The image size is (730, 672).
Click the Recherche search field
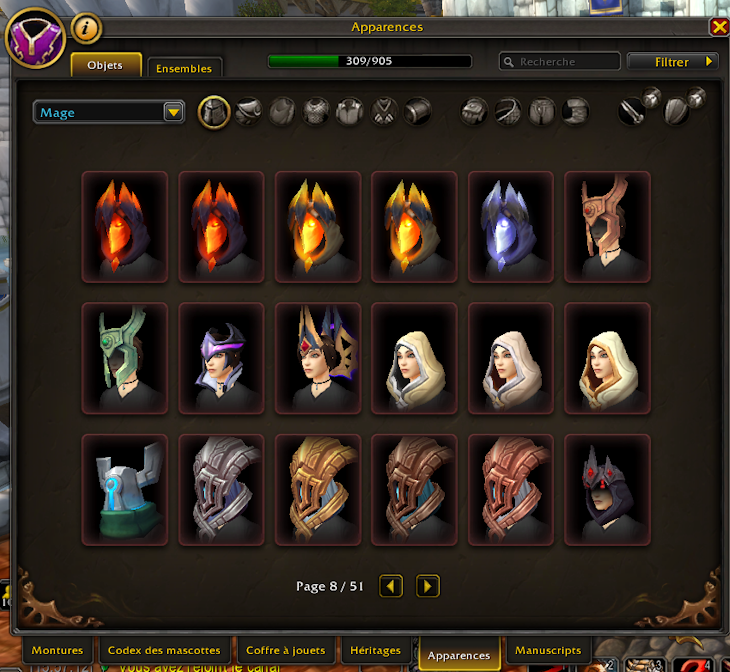point(560,62)
